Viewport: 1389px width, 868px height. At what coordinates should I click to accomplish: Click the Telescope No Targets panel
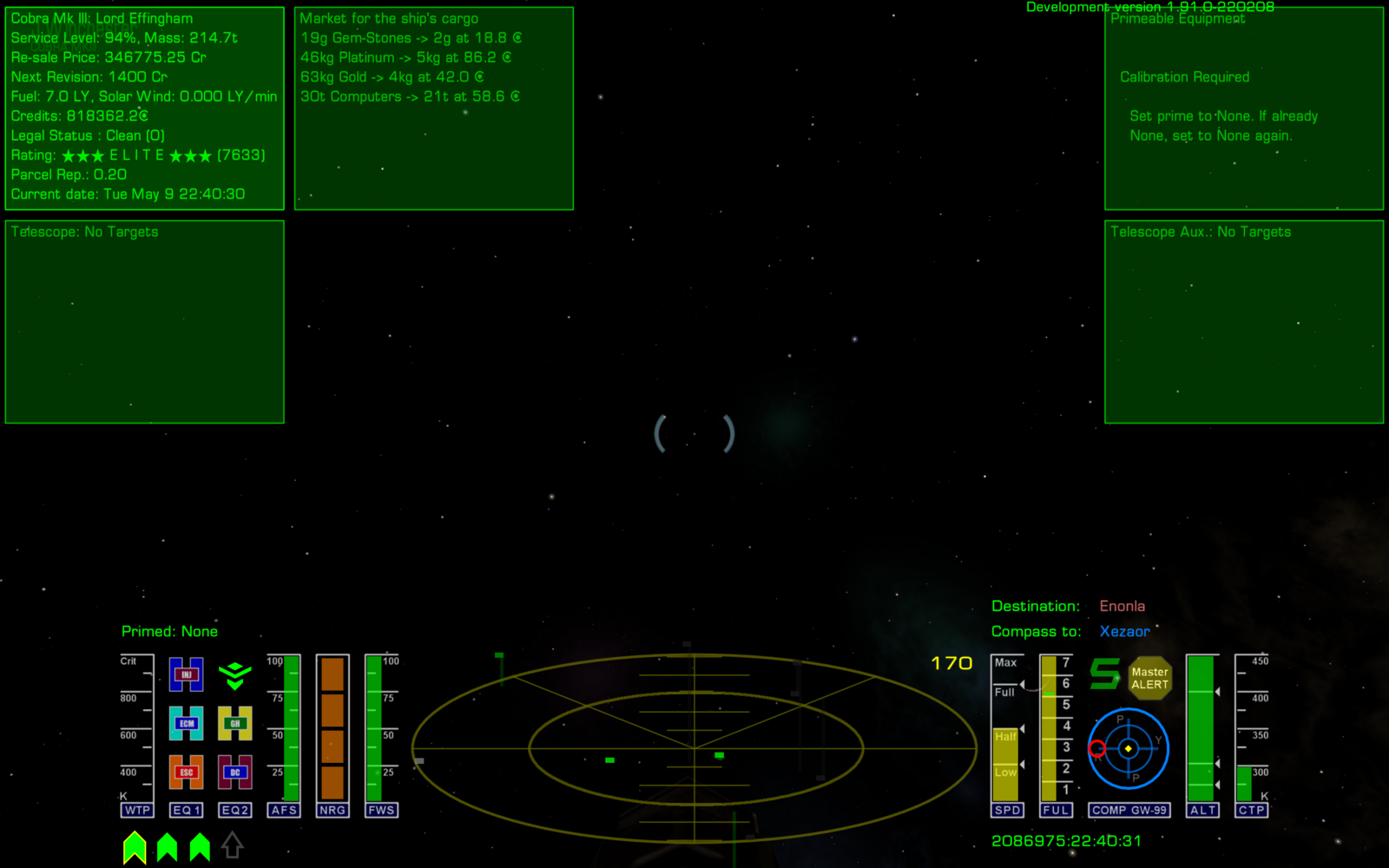pyautogui.click(x=145, y=321)
